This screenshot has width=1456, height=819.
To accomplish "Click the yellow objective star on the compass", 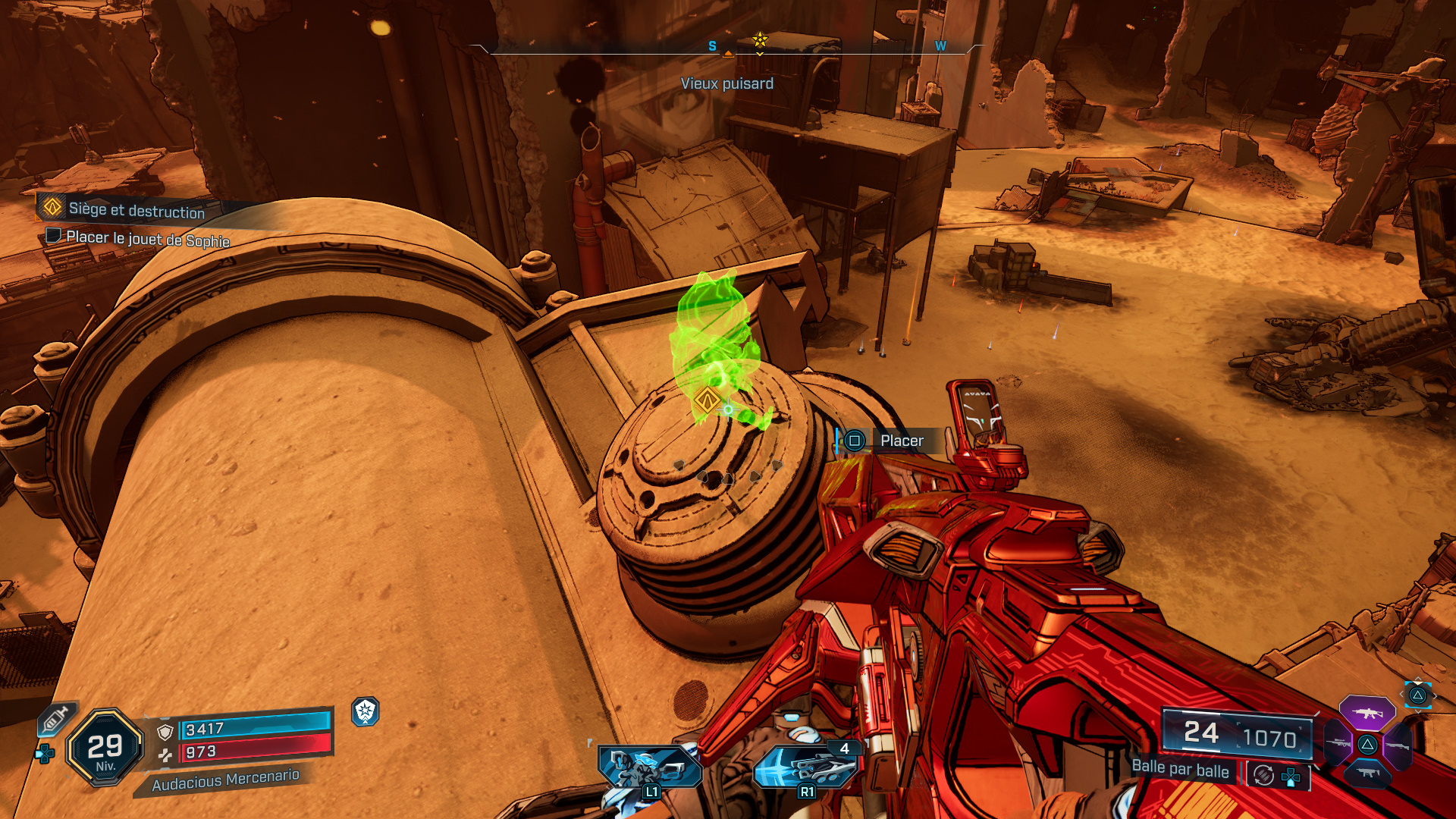I will [x=759, y=39].
